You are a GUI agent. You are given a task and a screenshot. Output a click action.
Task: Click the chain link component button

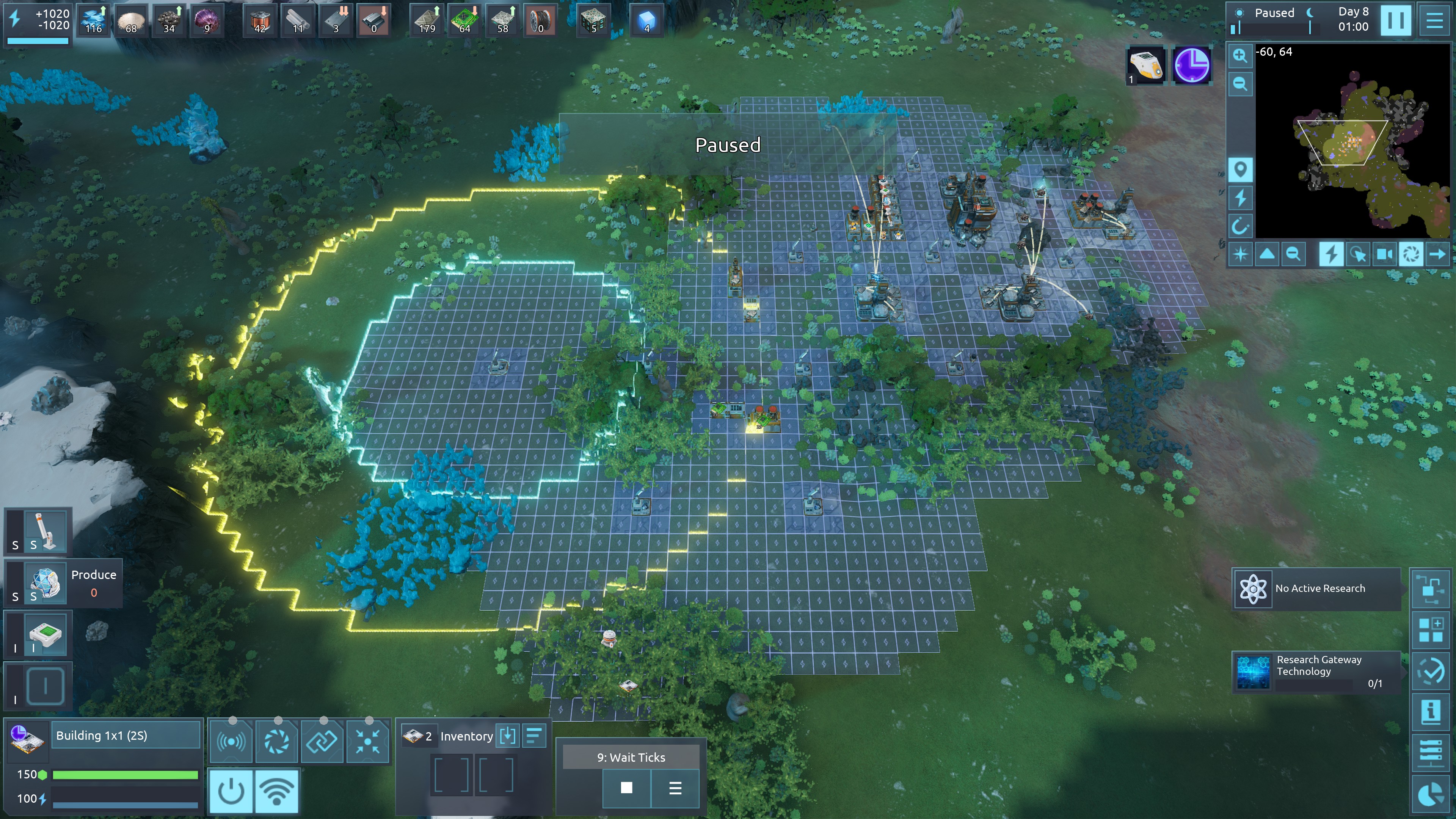click(x=322, y=741)
